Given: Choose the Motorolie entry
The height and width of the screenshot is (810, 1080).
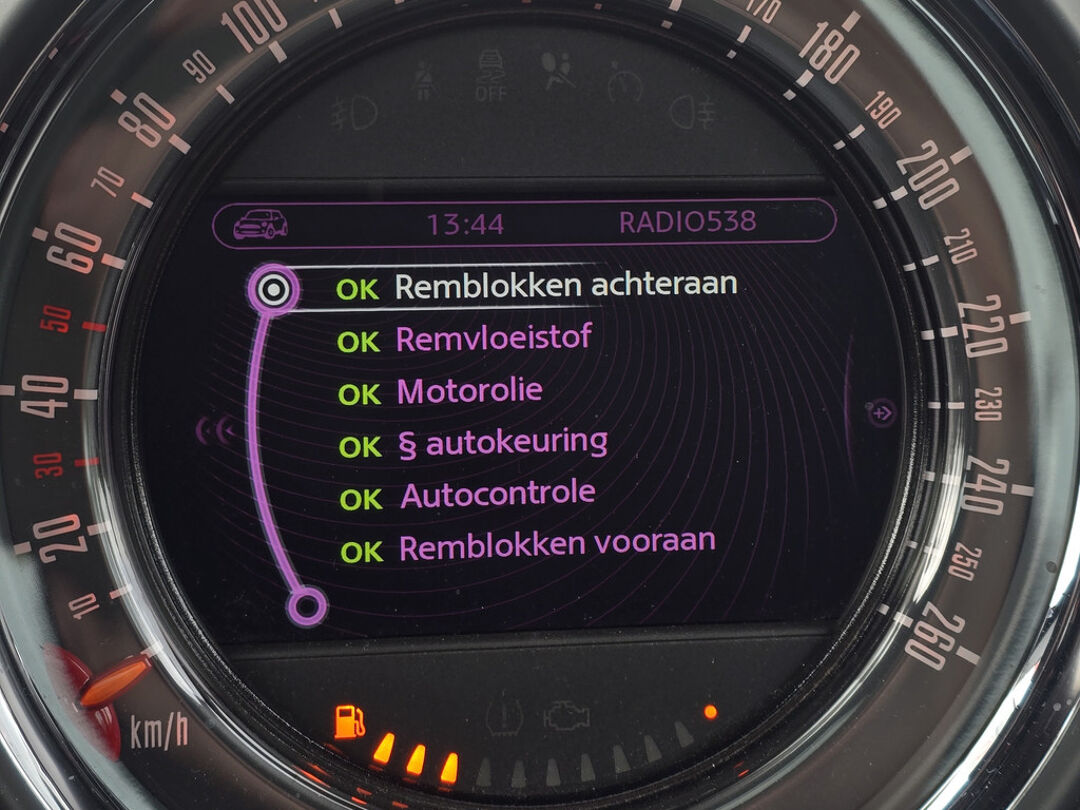Looking at the screenshot, I should pos(469,391).
